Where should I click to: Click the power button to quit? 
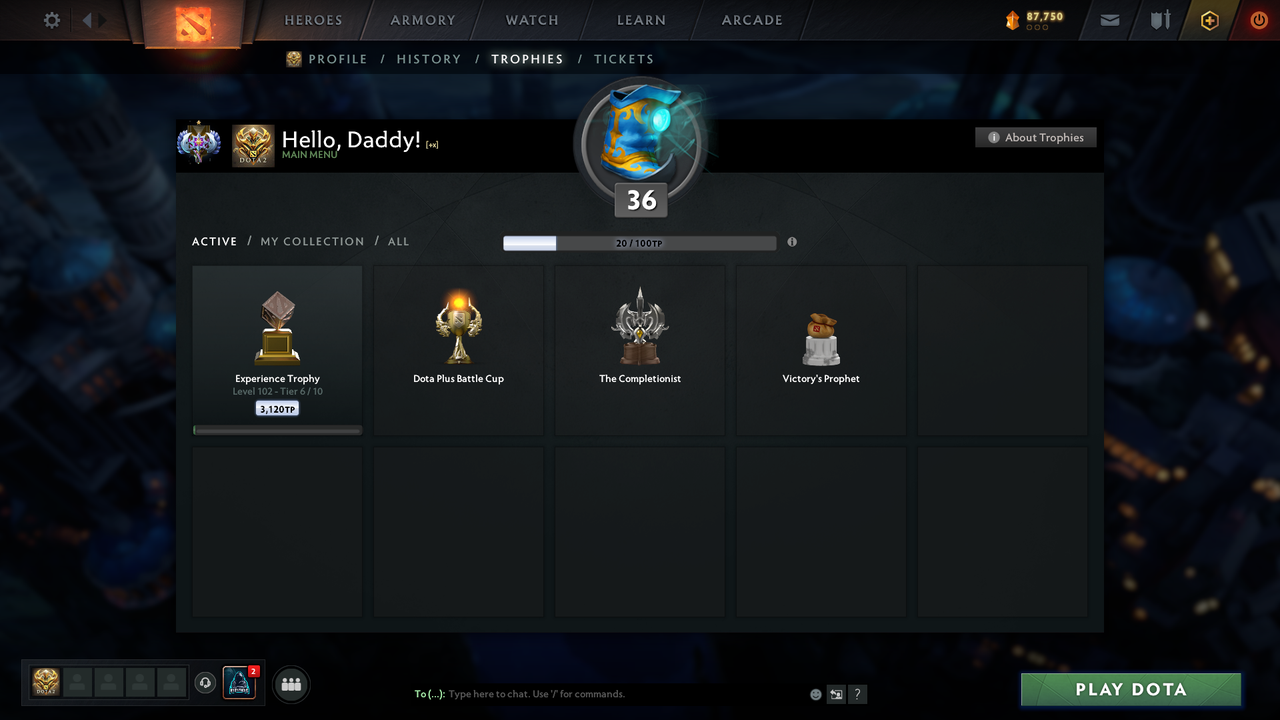pyautogui.click(x=1259, y=20)
